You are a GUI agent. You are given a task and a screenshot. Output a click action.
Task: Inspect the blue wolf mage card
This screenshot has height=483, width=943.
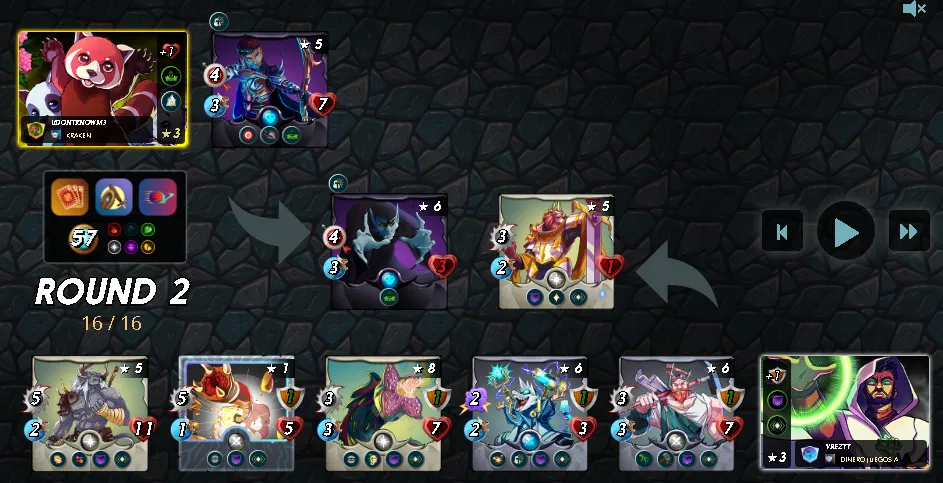tap(530, 412)
